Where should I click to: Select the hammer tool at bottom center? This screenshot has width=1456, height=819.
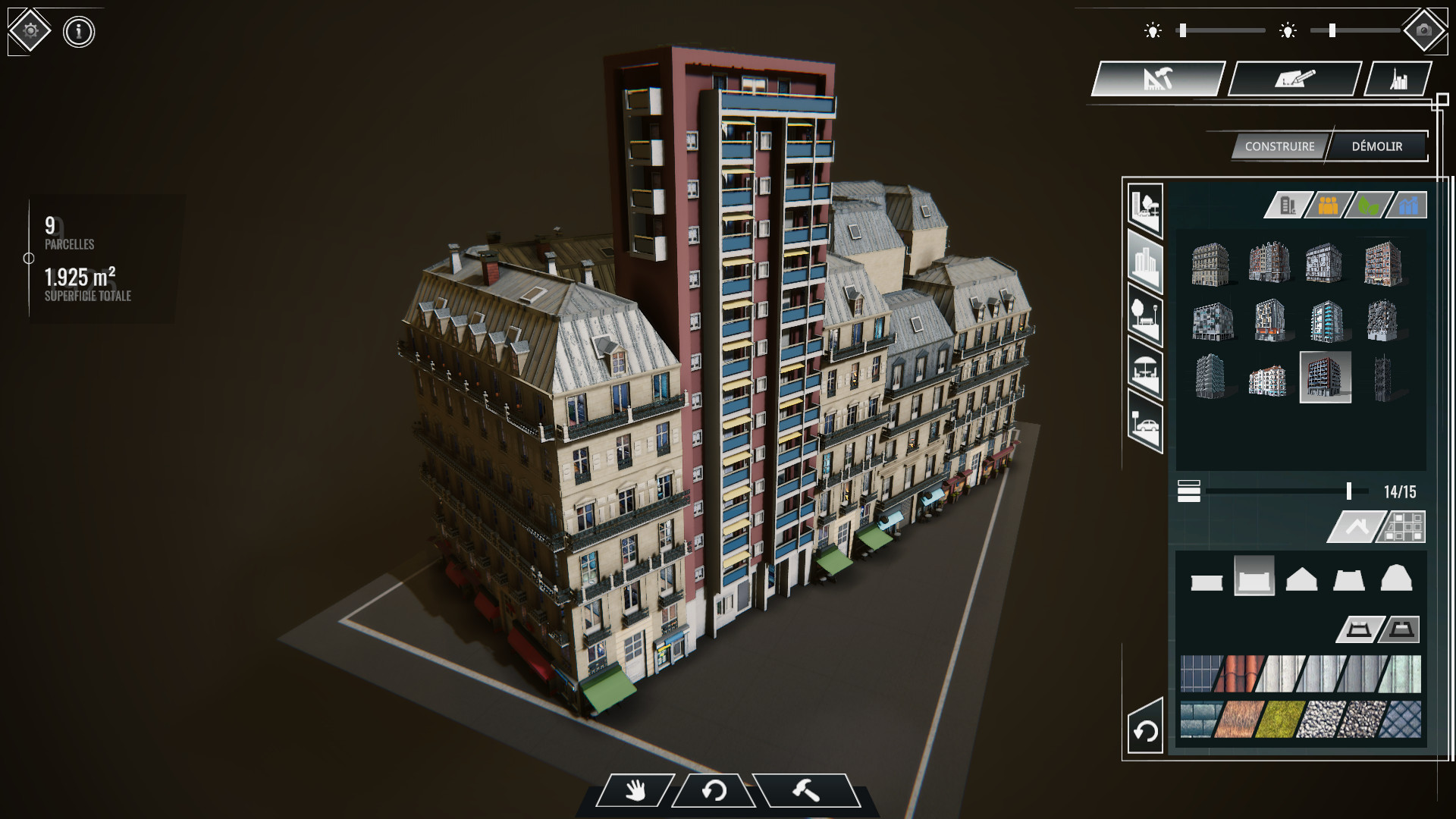806,791
